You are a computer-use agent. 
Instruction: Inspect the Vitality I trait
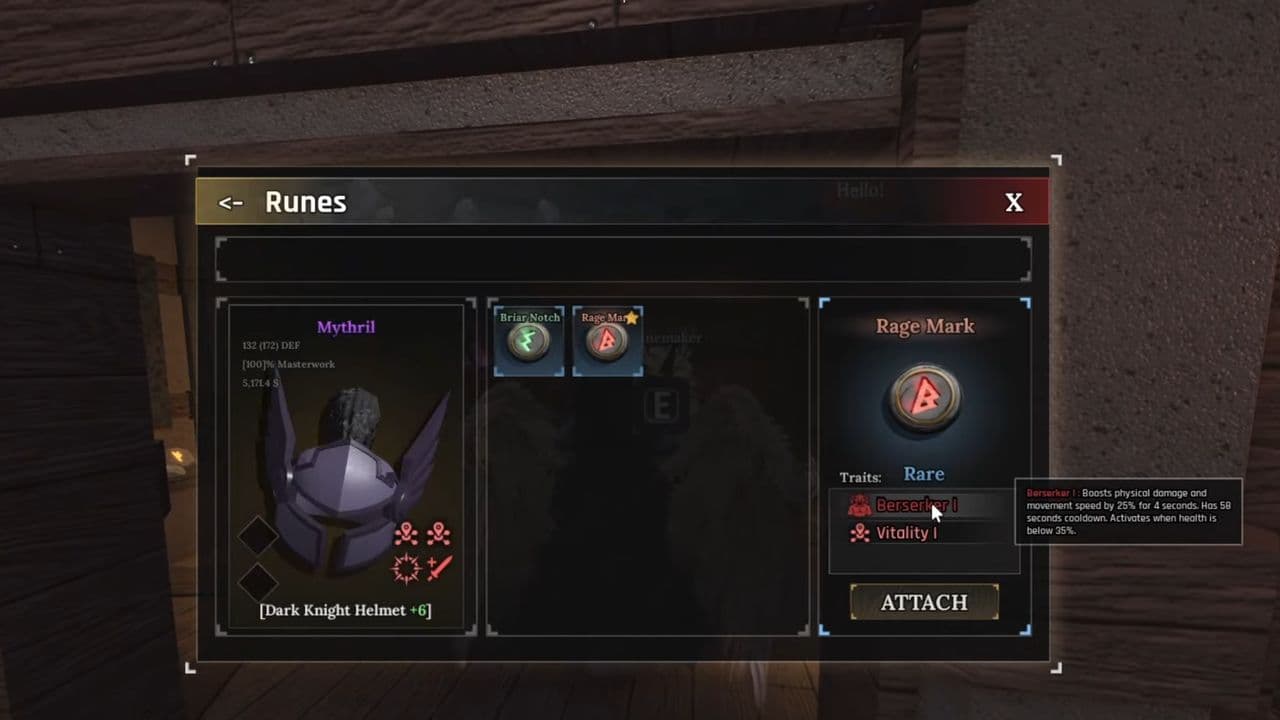pyautogui.click(x=905, y=533)
